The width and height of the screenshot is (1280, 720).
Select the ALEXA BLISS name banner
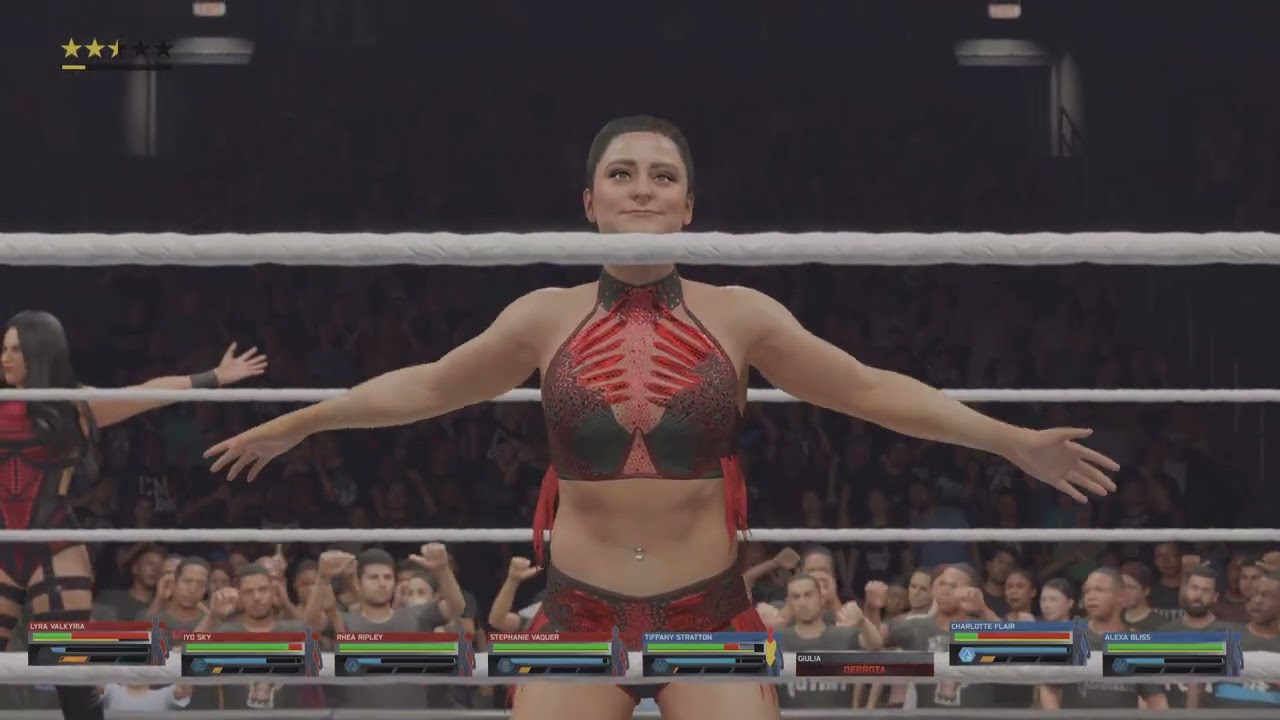pyautogui.click(x=1127, y=637)
